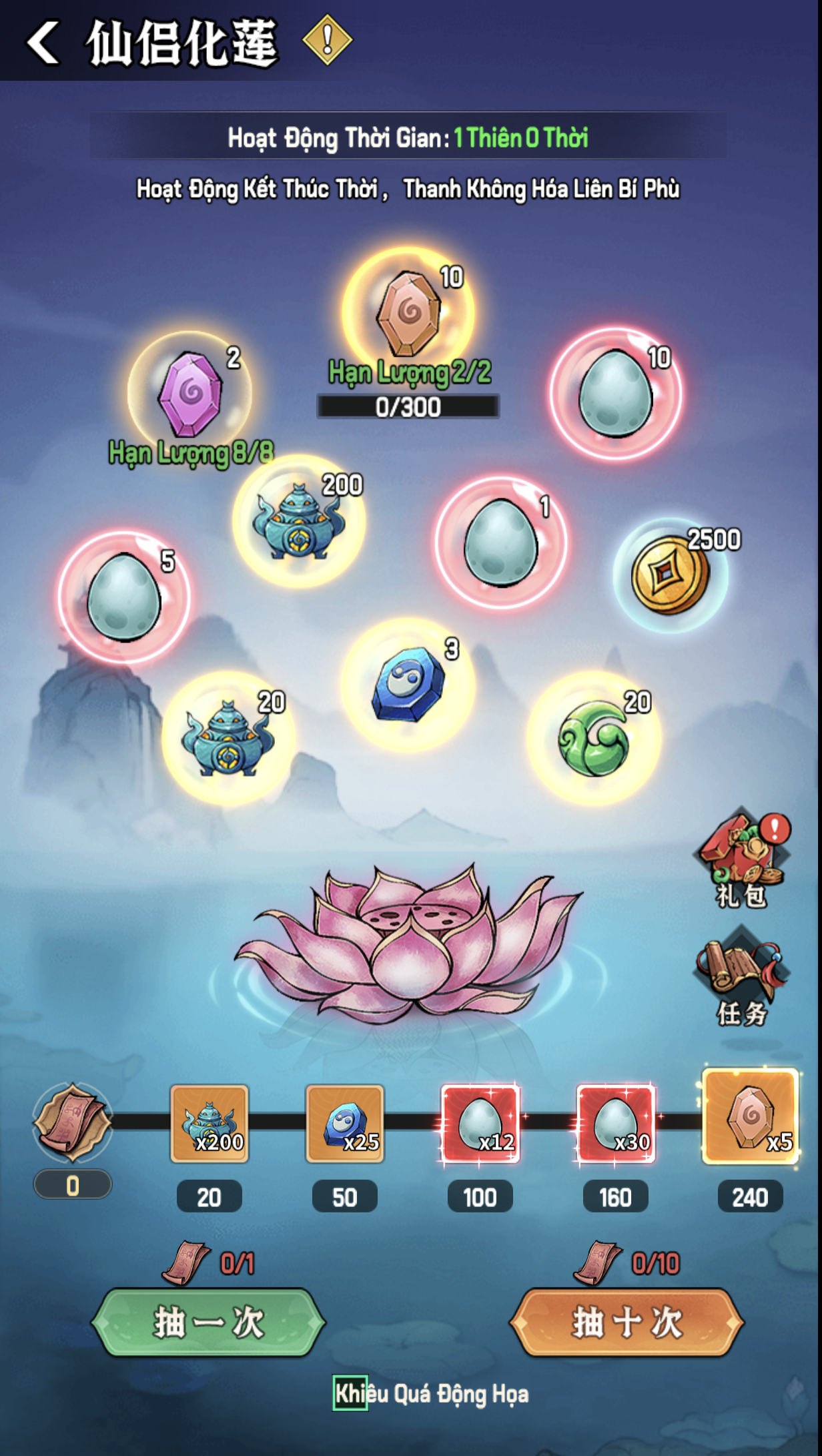Image resolution: width=822 pixels, height=1456 pixels.
Task: Select the x30 egg milestone reward
Action: pos(616,1124)
